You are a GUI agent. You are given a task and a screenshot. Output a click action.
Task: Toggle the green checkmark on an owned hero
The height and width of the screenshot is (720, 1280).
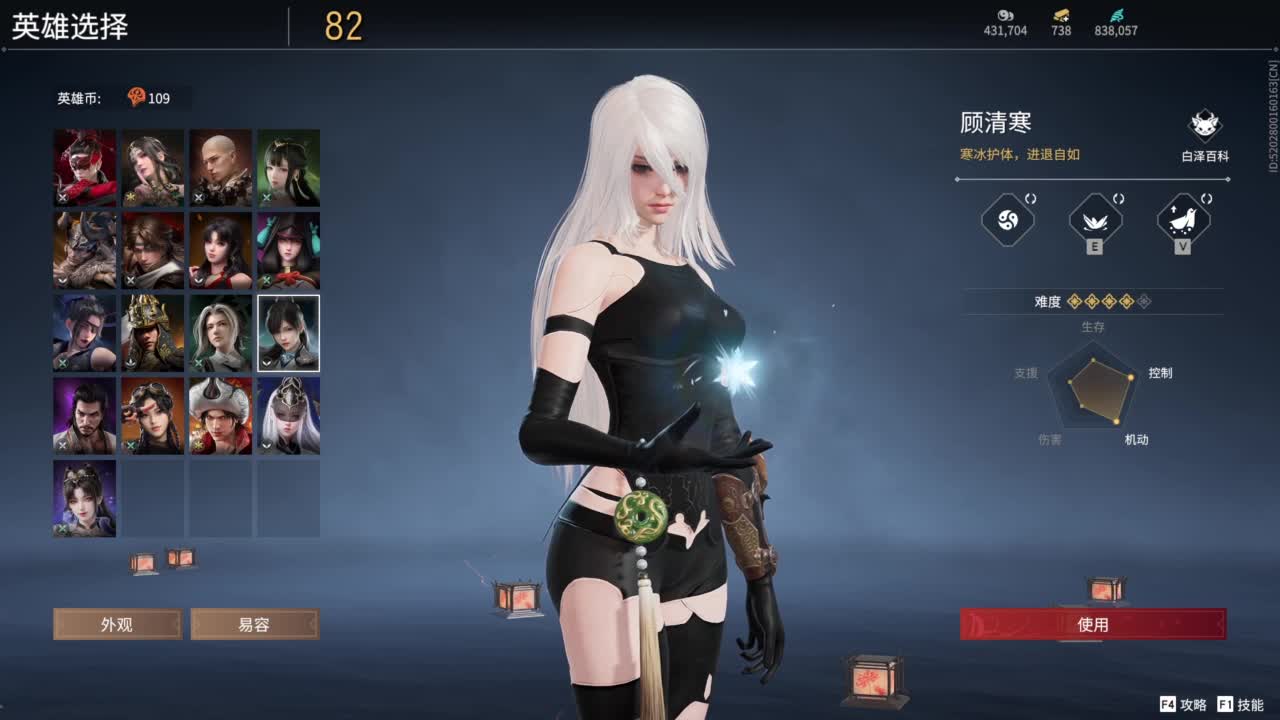[x=130, y=445]
